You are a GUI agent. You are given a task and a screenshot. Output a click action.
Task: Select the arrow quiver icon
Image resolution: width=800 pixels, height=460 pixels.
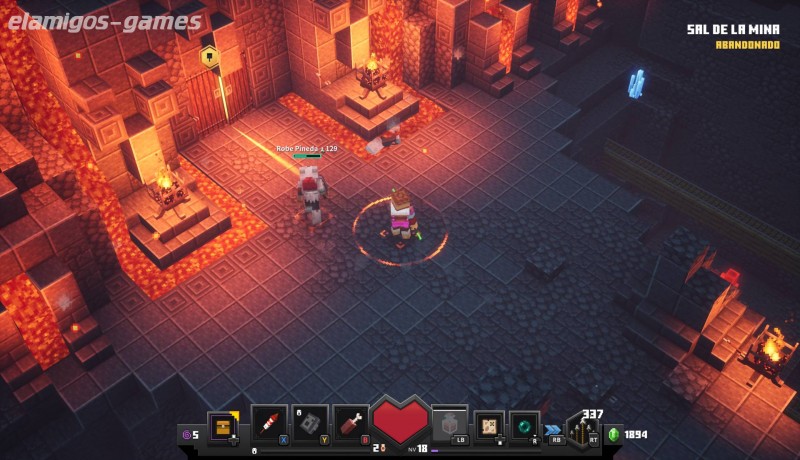[581, 430]
